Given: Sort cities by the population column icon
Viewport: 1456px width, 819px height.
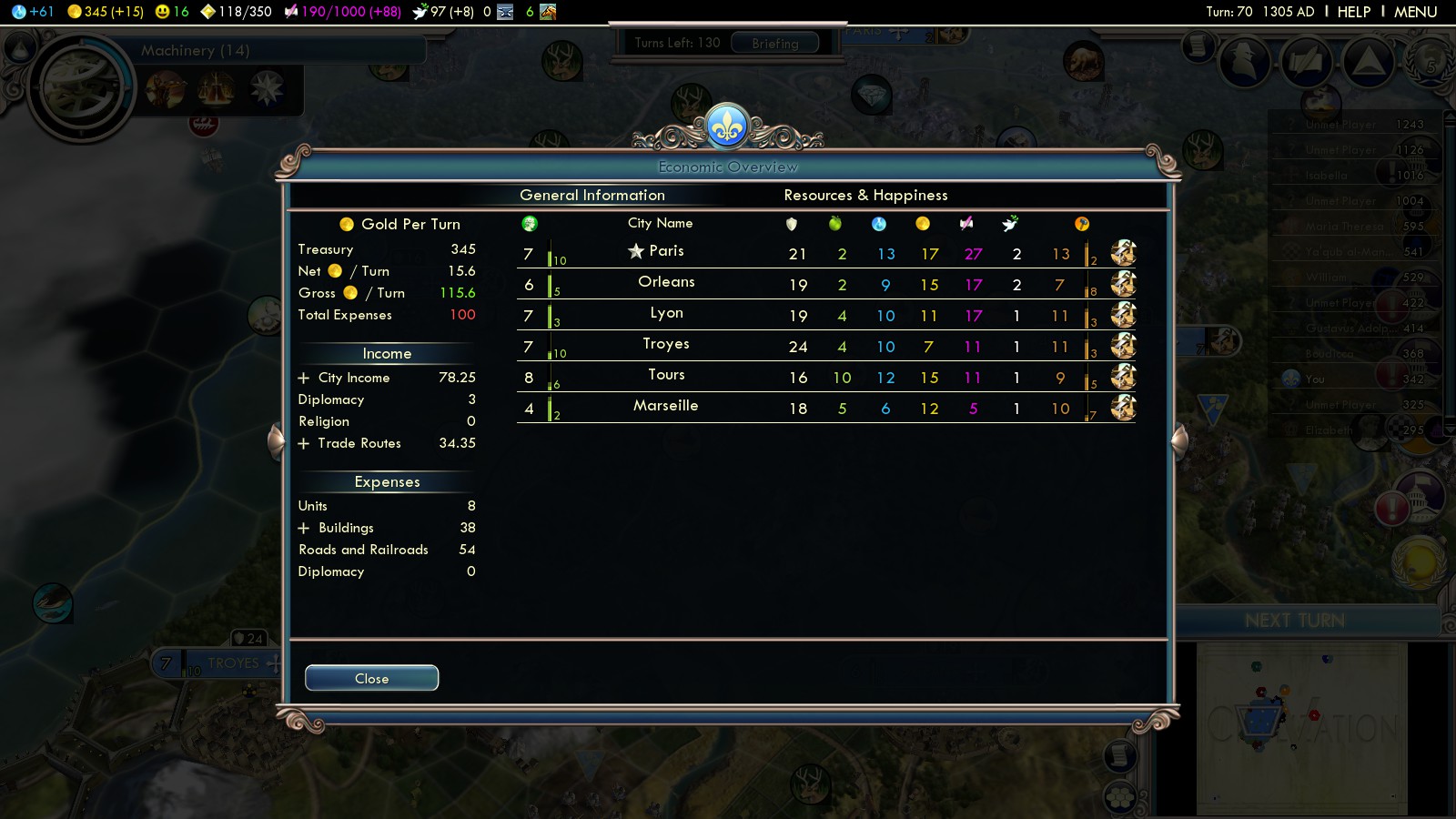Looking at the screenshot, I should tap(530, 224).
